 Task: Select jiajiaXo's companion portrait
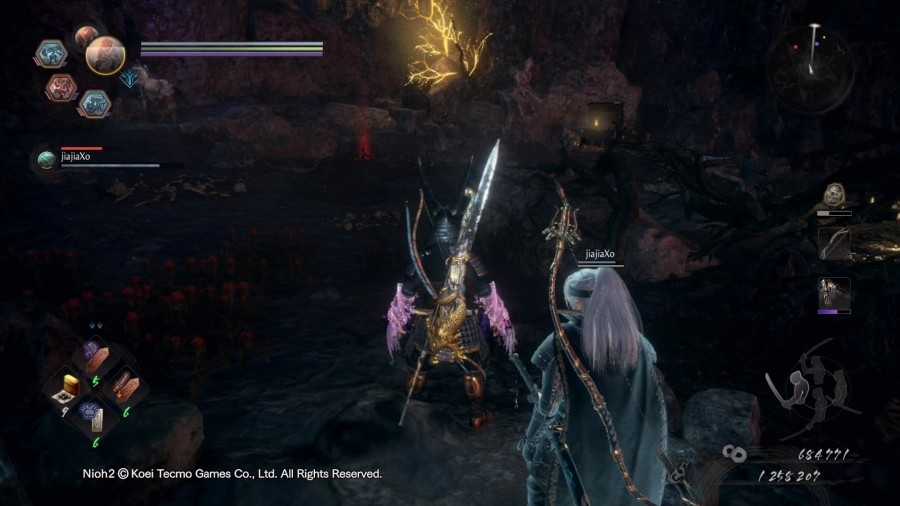pos(46,159)
